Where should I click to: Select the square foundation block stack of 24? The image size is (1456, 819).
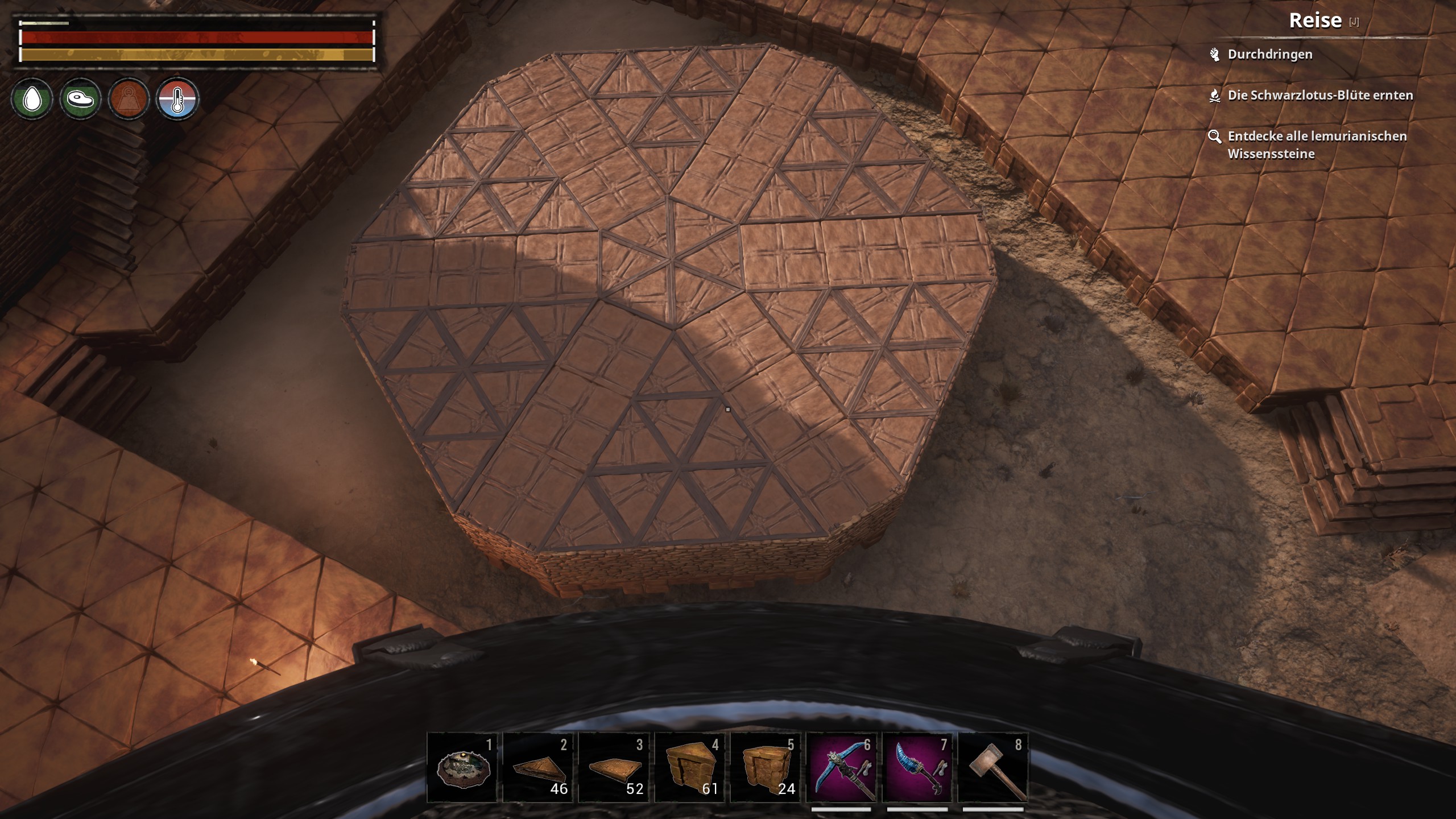766,767
